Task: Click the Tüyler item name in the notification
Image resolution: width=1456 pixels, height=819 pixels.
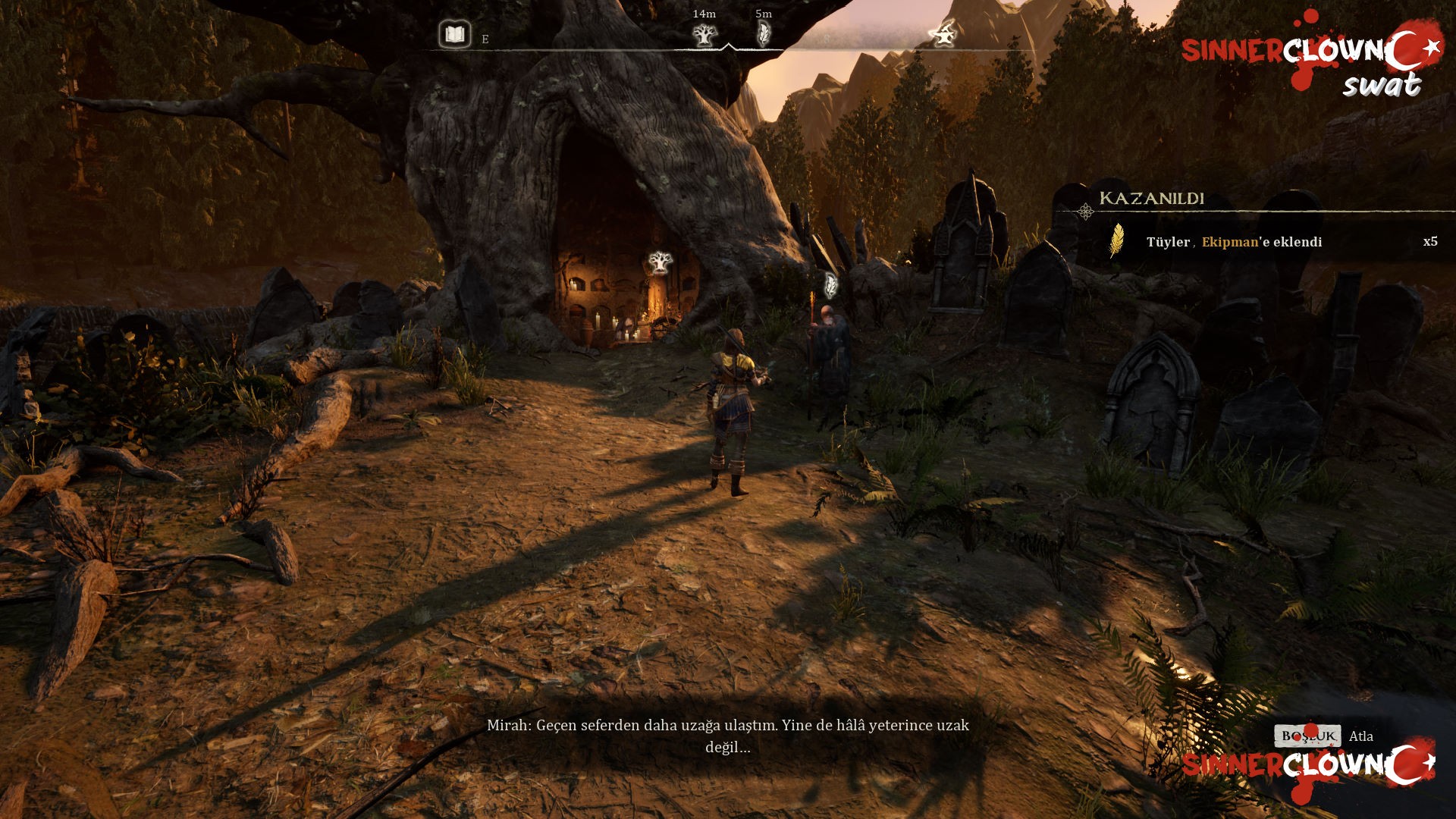Action: [x=1167, y=242]
